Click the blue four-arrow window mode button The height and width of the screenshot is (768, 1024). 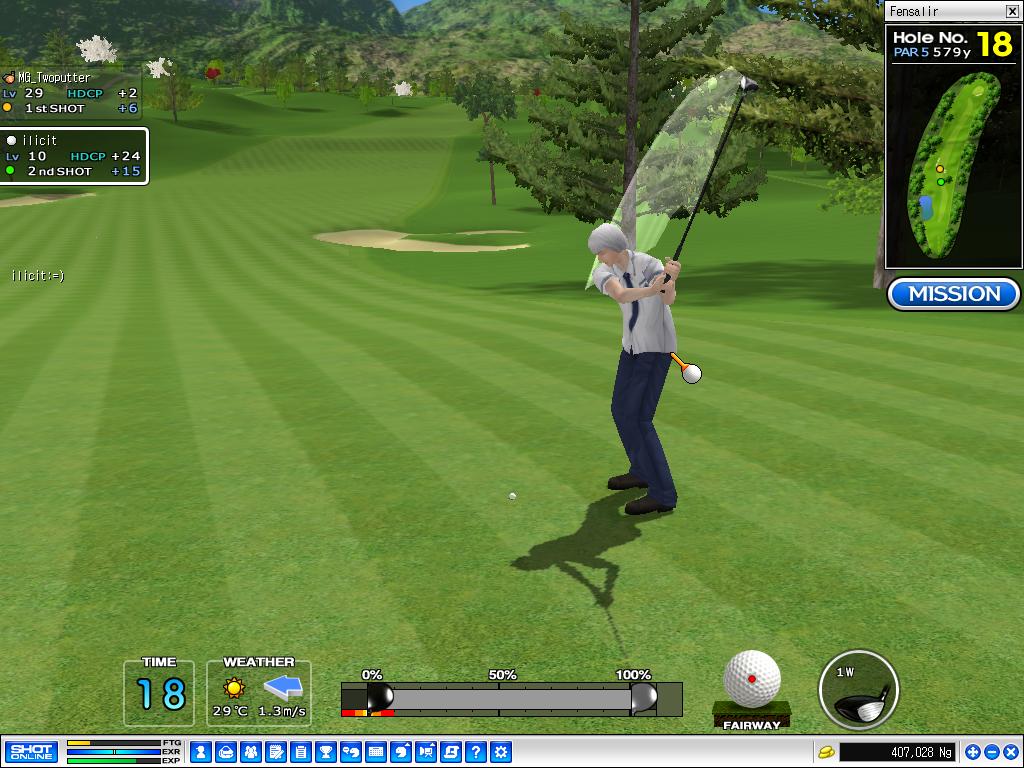tap(973, 752)
